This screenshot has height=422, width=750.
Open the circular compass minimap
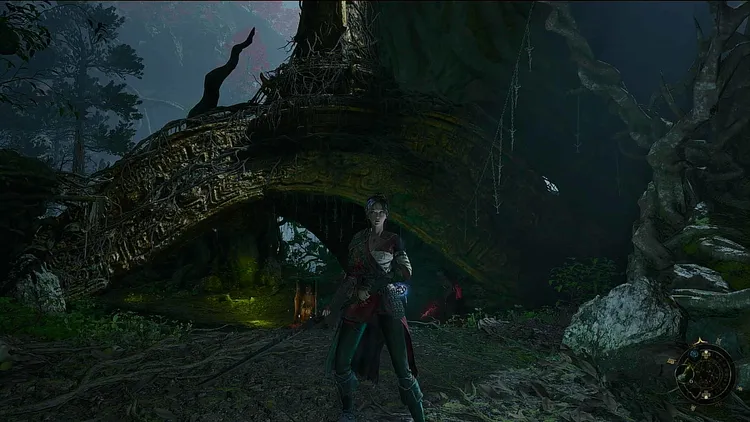[705, 373]
